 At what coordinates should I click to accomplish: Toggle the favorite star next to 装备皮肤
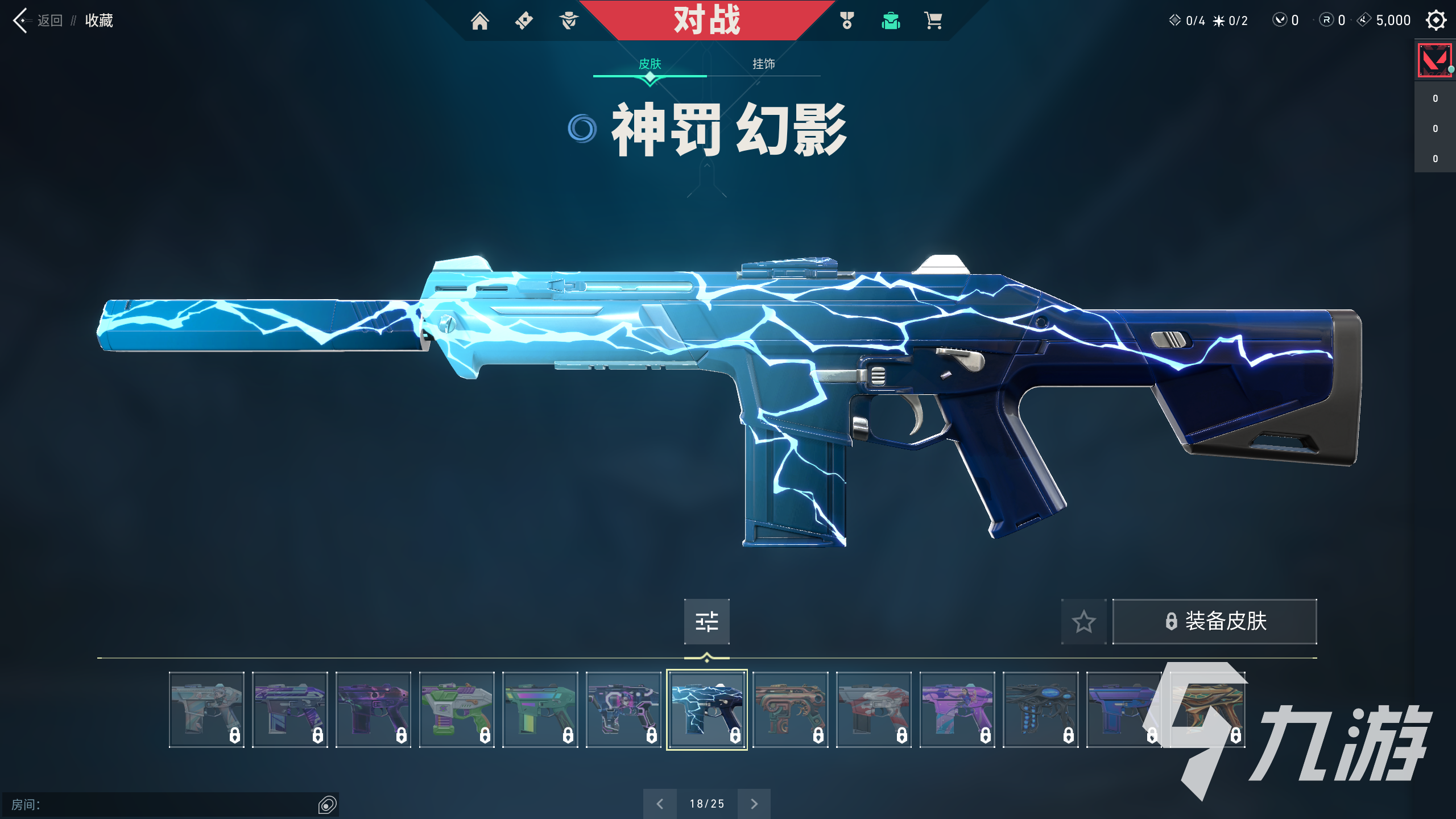1084,622
